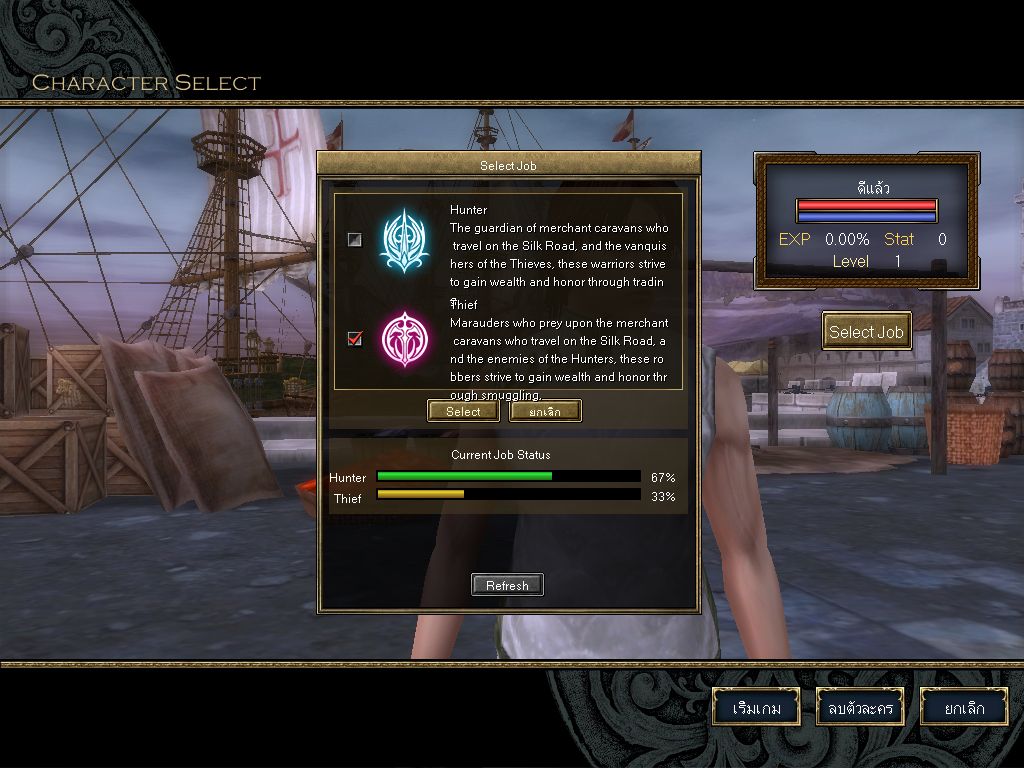1024x768 pixels.
Task: Delete character using ลบตัวละคร button
Action: point(860,708)
